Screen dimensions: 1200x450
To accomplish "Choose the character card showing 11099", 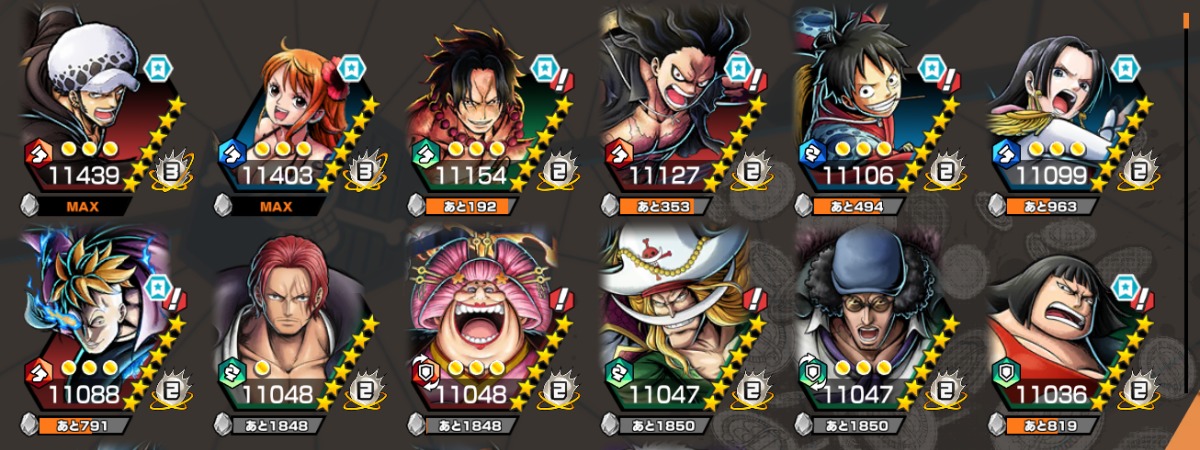I will [x=1068, y=110].
